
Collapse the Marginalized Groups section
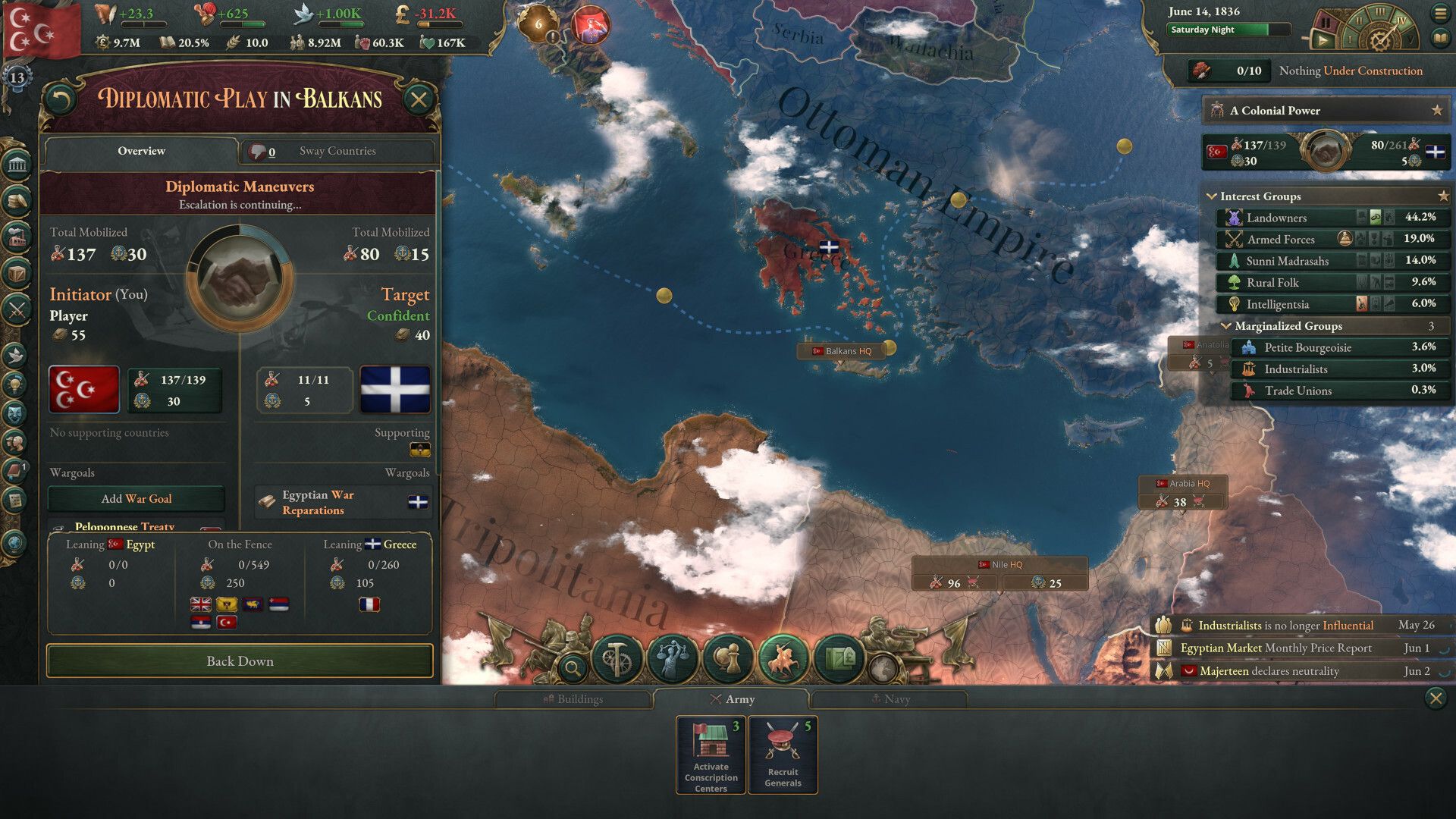pos(1228,326)
